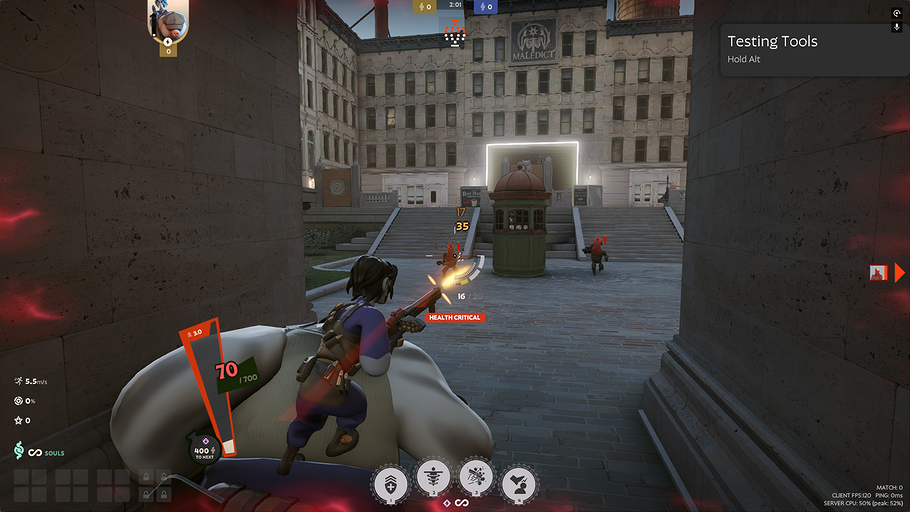Activate the stomping boot ultimate ability
Viewport: 910px width, 512px height.
[518, 483]
